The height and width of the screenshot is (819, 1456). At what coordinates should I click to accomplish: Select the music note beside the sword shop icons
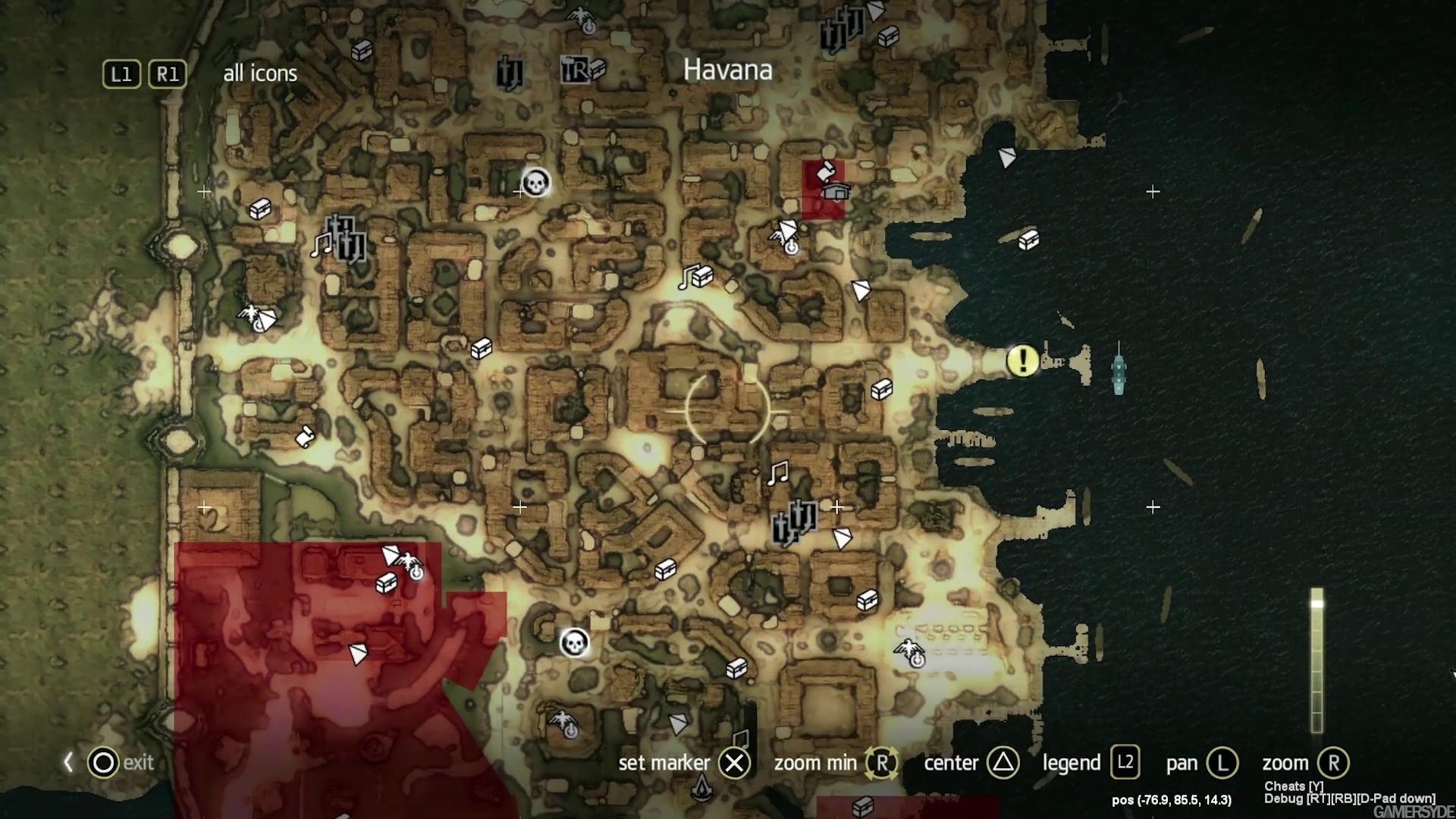[322, 244]
